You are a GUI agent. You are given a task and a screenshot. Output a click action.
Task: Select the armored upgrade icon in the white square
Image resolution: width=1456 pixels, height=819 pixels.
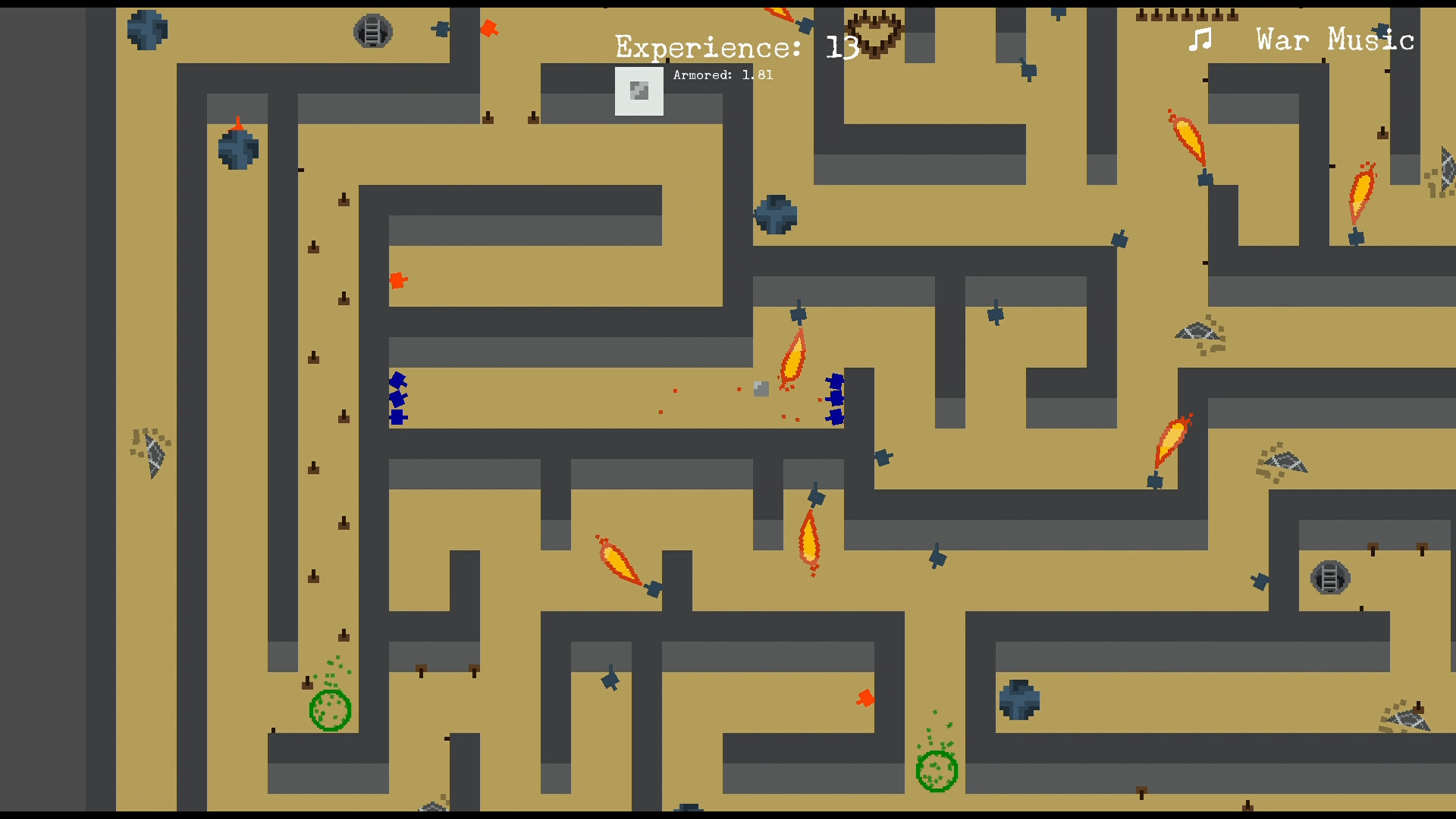[639, 91]
